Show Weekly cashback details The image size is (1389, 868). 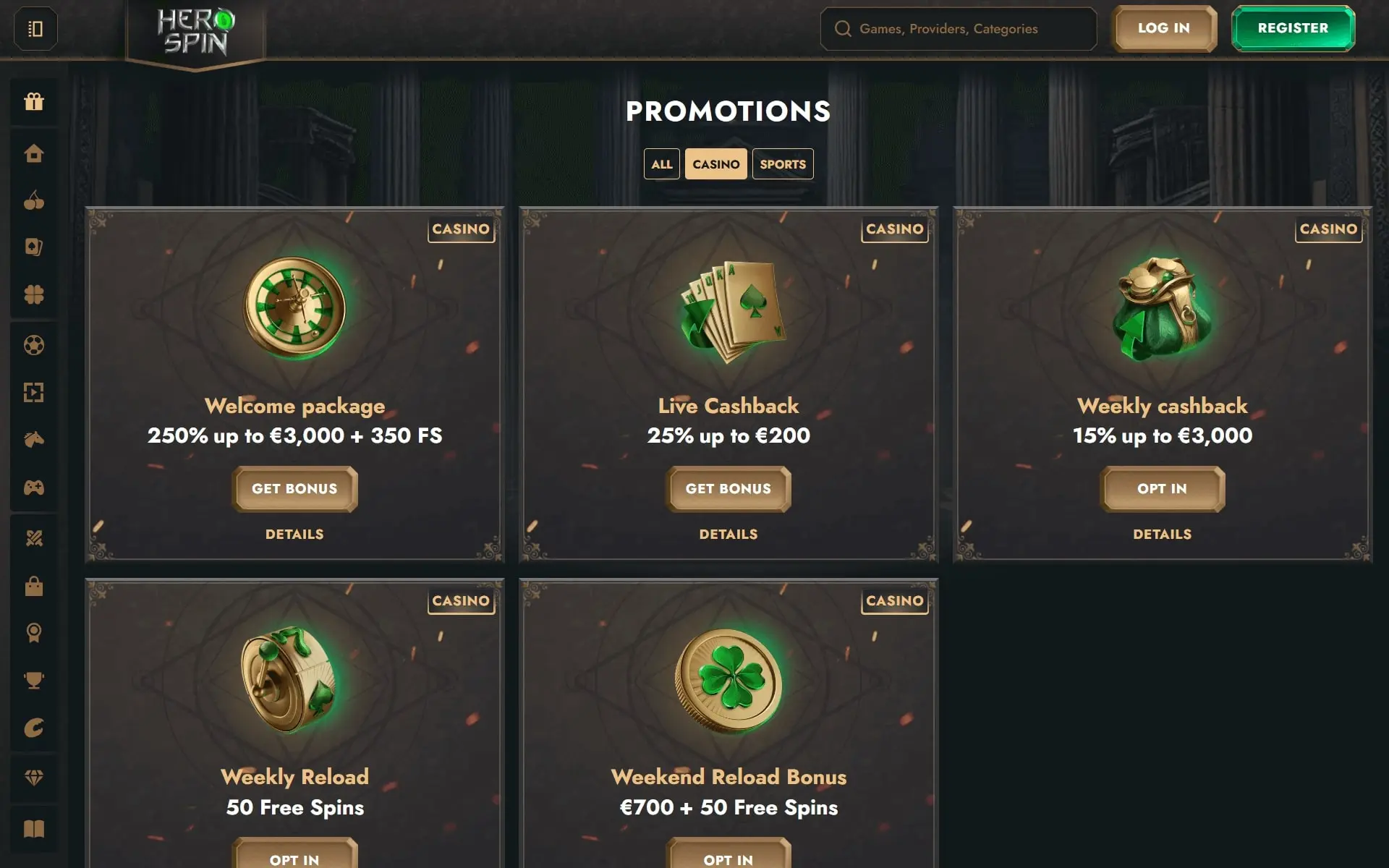point(1162,535)
